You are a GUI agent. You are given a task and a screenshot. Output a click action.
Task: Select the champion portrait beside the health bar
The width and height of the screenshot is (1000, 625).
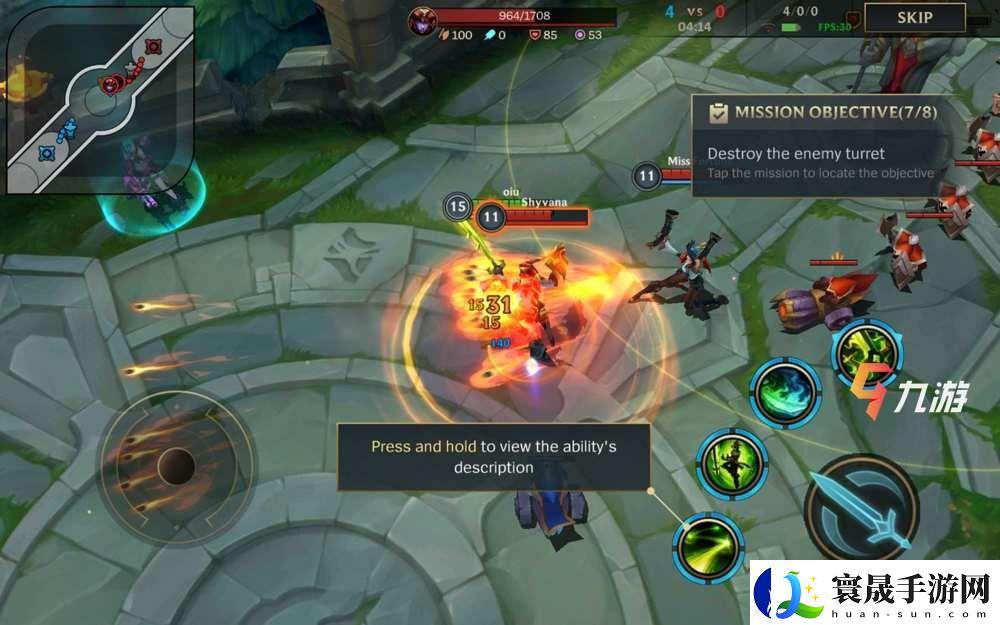[422, 19]
